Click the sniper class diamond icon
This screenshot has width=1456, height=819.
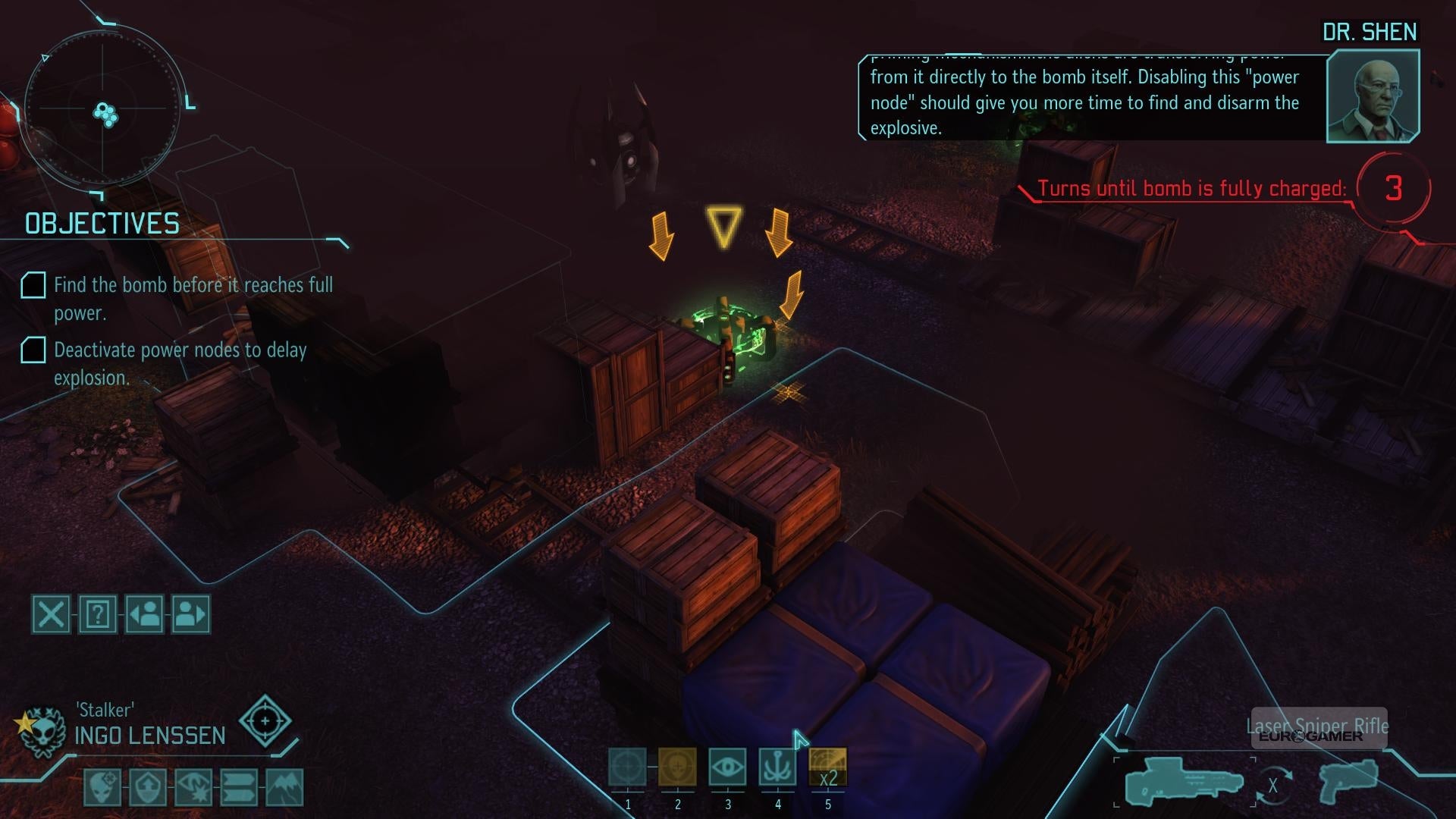click(x=265, y=721)
